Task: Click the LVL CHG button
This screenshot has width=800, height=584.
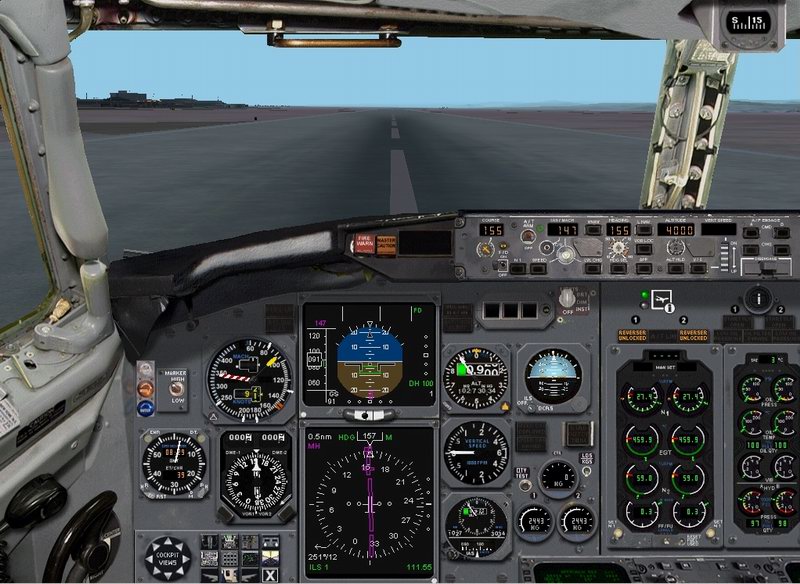Action: click(591, 267)
